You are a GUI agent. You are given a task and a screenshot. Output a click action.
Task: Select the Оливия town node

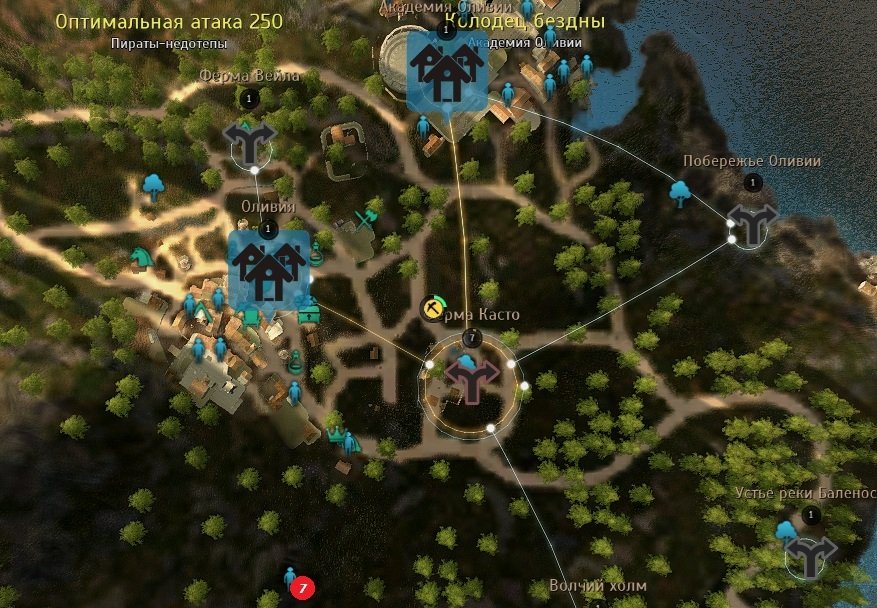pos(267,270)
